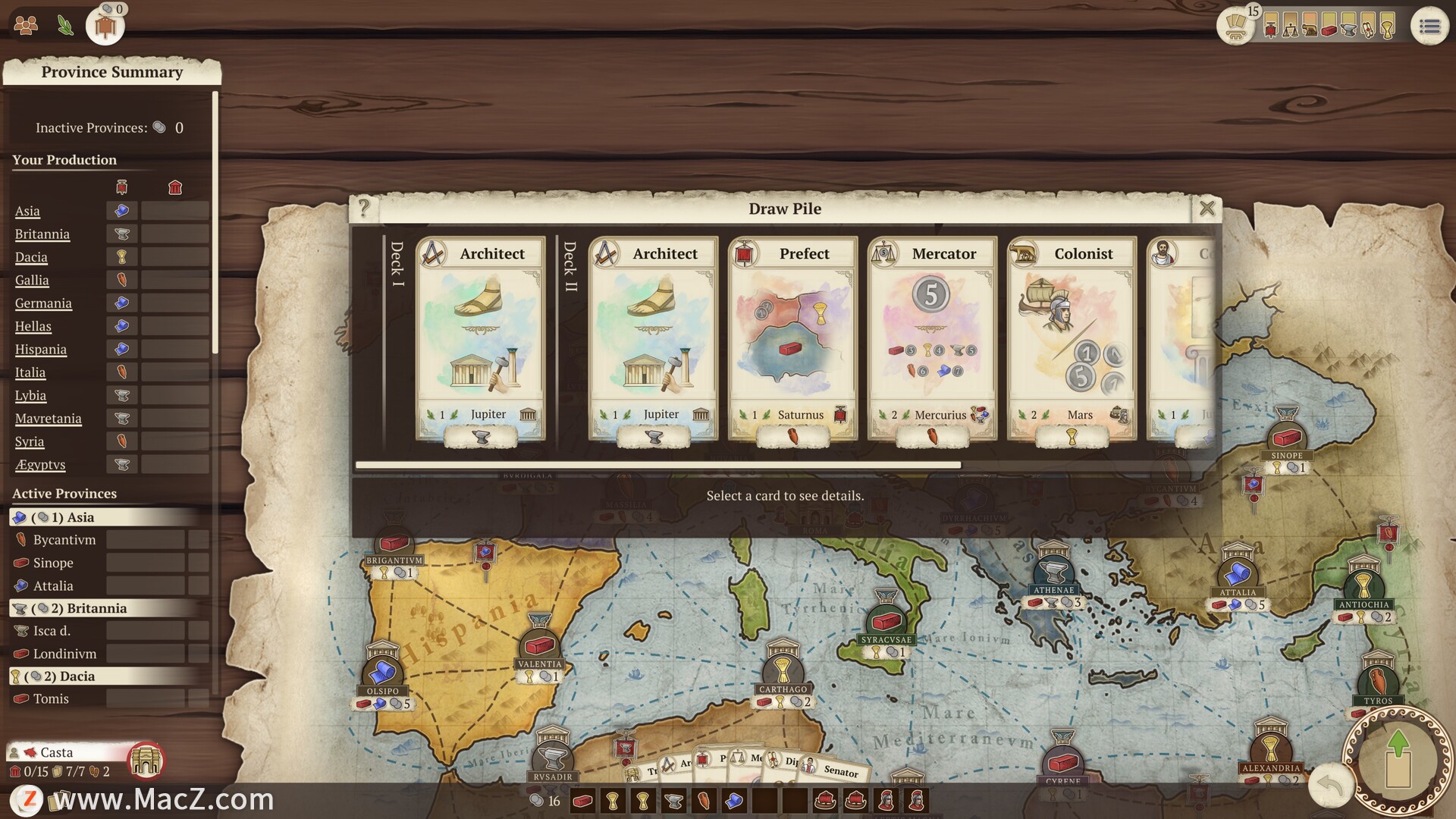Open the Asia province link
This screenshot has width=1456, height=819.
(x=27, y=212)
